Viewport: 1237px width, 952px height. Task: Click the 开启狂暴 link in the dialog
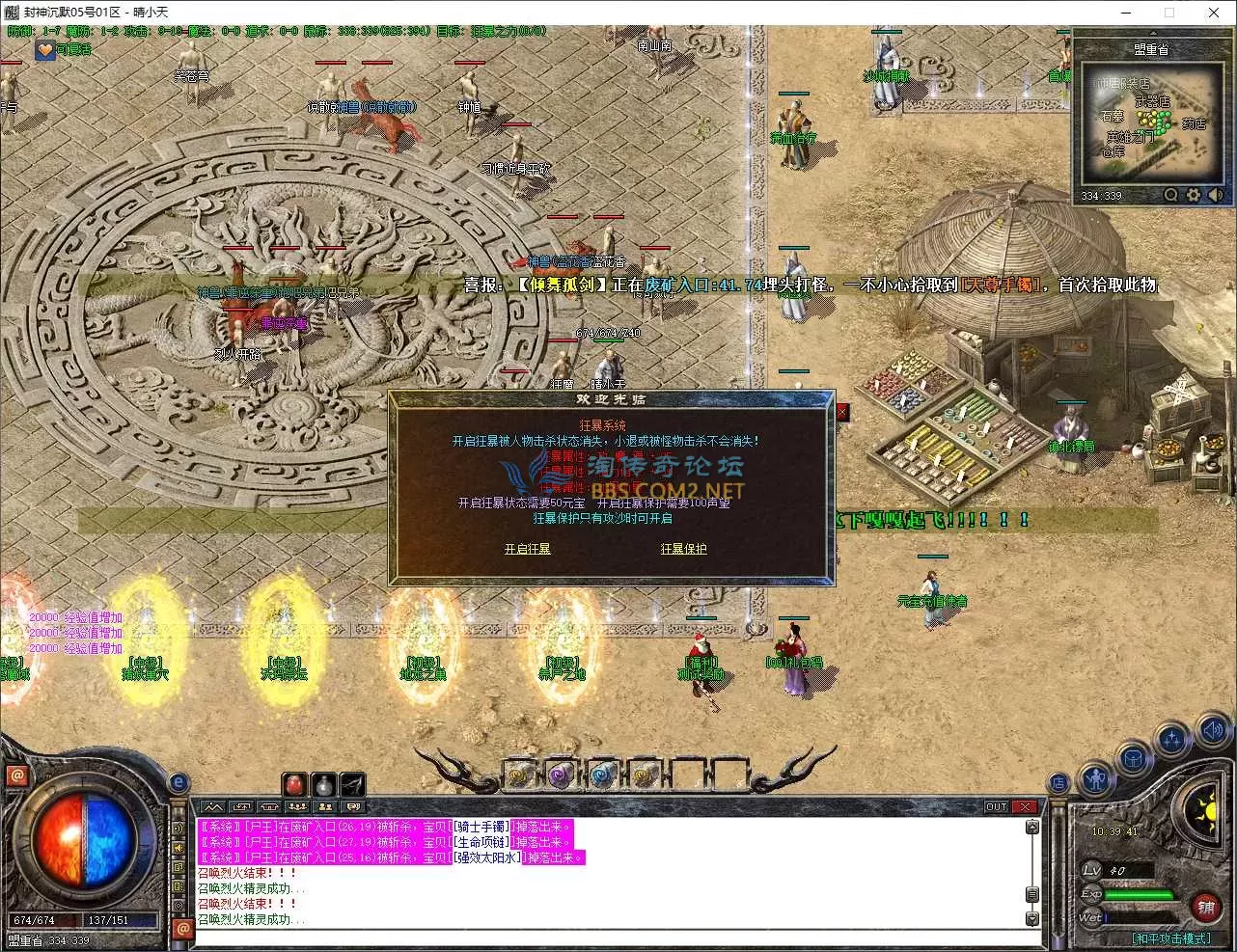tap(527, 549)
